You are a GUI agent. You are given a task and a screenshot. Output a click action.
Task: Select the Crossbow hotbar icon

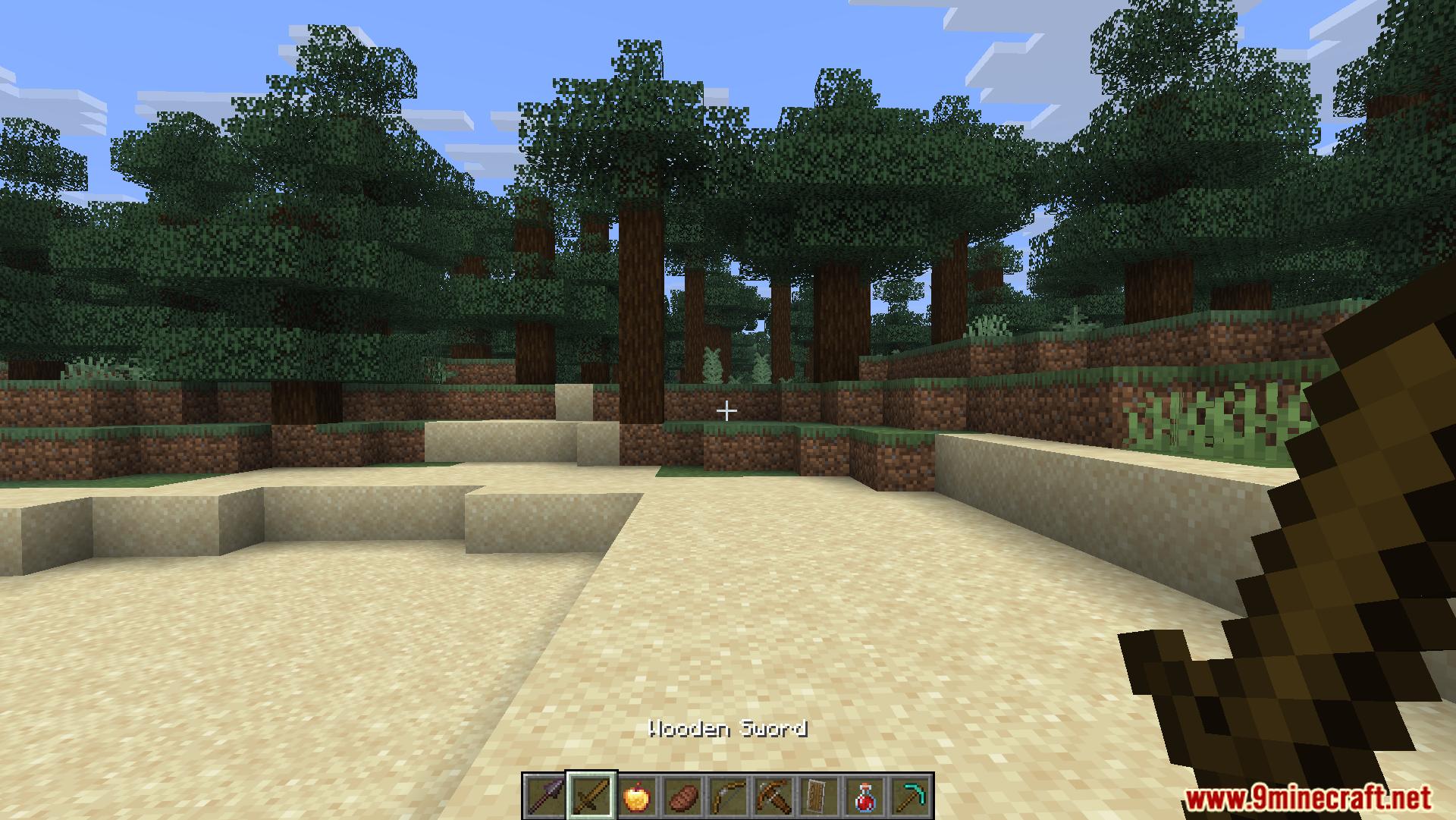[x=775, y=796]
